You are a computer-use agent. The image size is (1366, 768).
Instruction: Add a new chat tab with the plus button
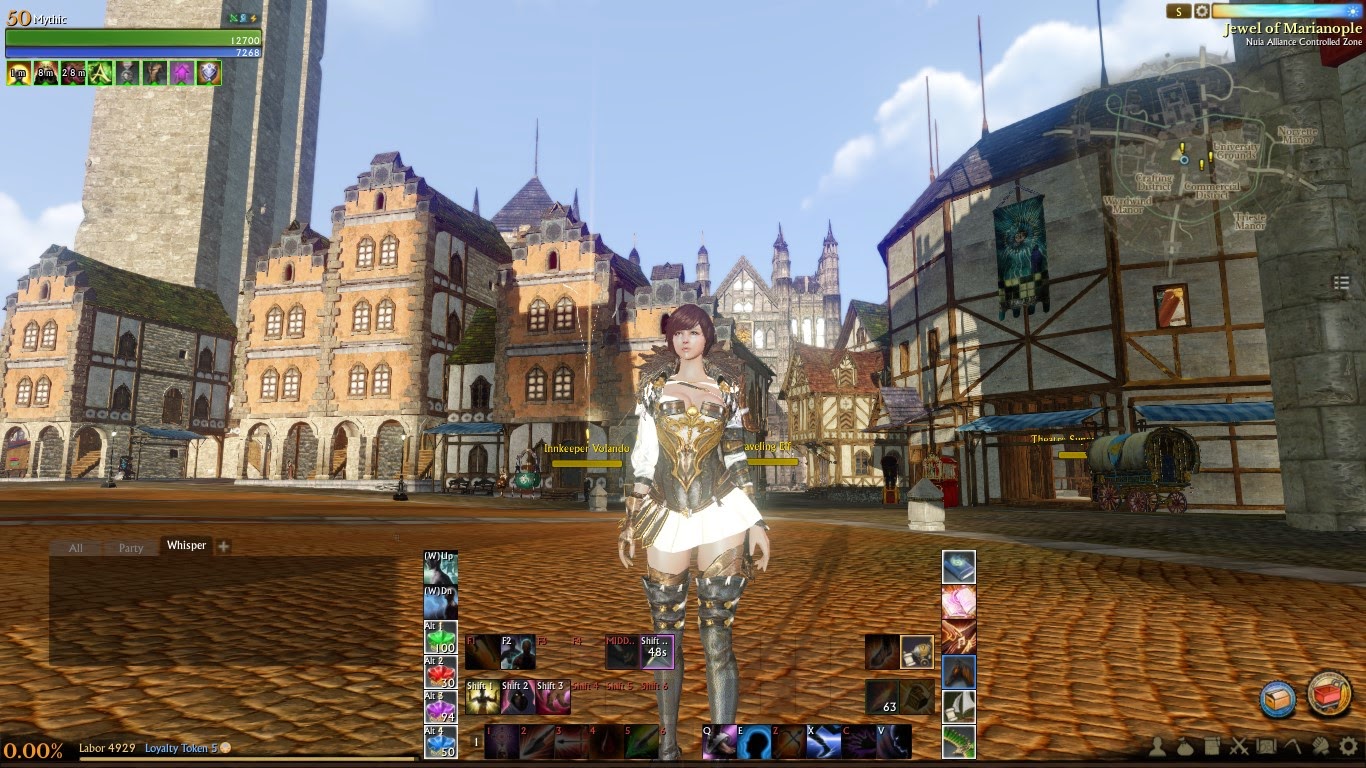[x=222, y=546]
